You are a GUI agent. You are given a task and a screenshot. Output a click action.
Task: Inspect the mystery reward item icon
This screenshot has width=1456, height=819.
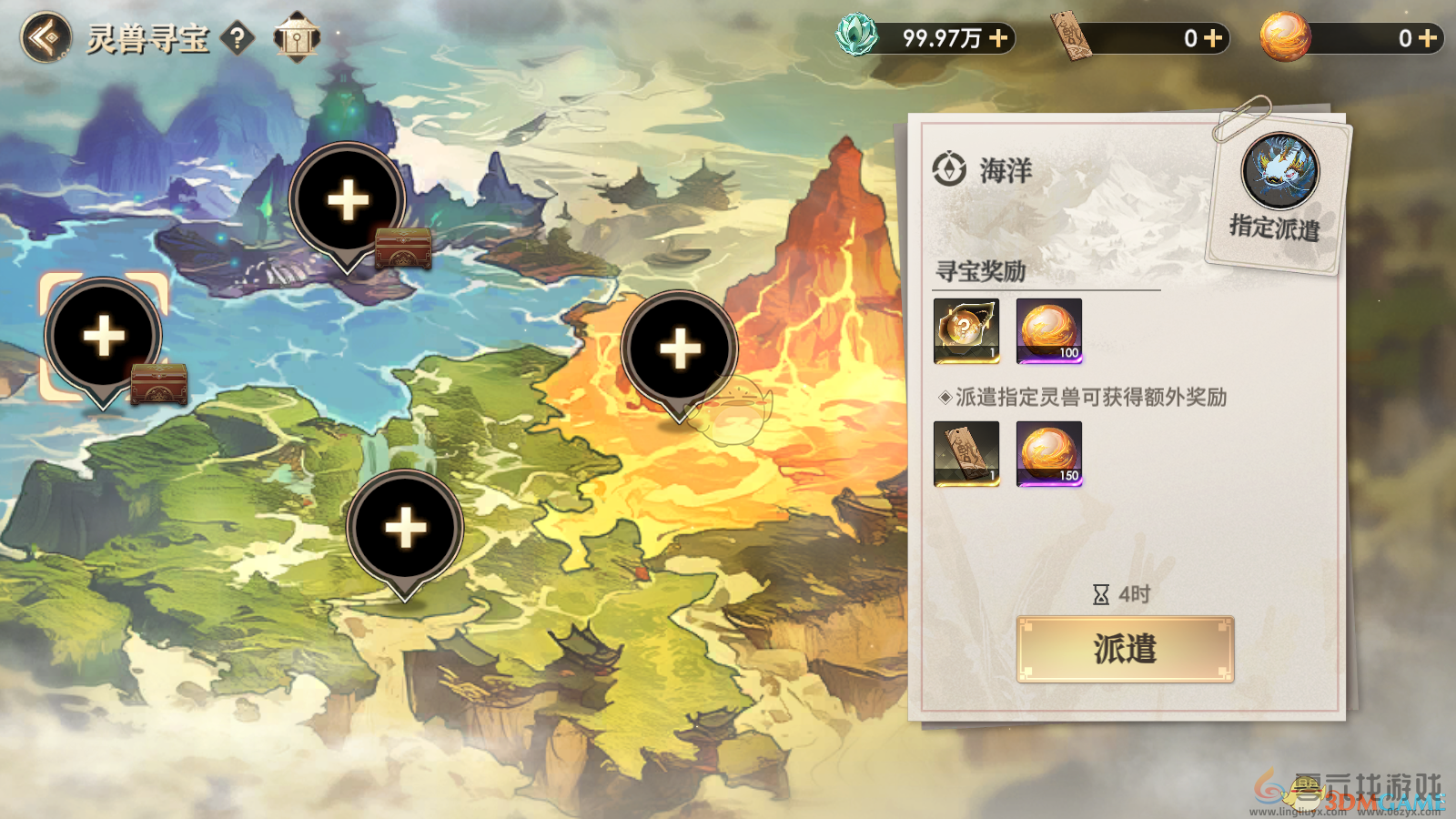(x=966, y=330)
